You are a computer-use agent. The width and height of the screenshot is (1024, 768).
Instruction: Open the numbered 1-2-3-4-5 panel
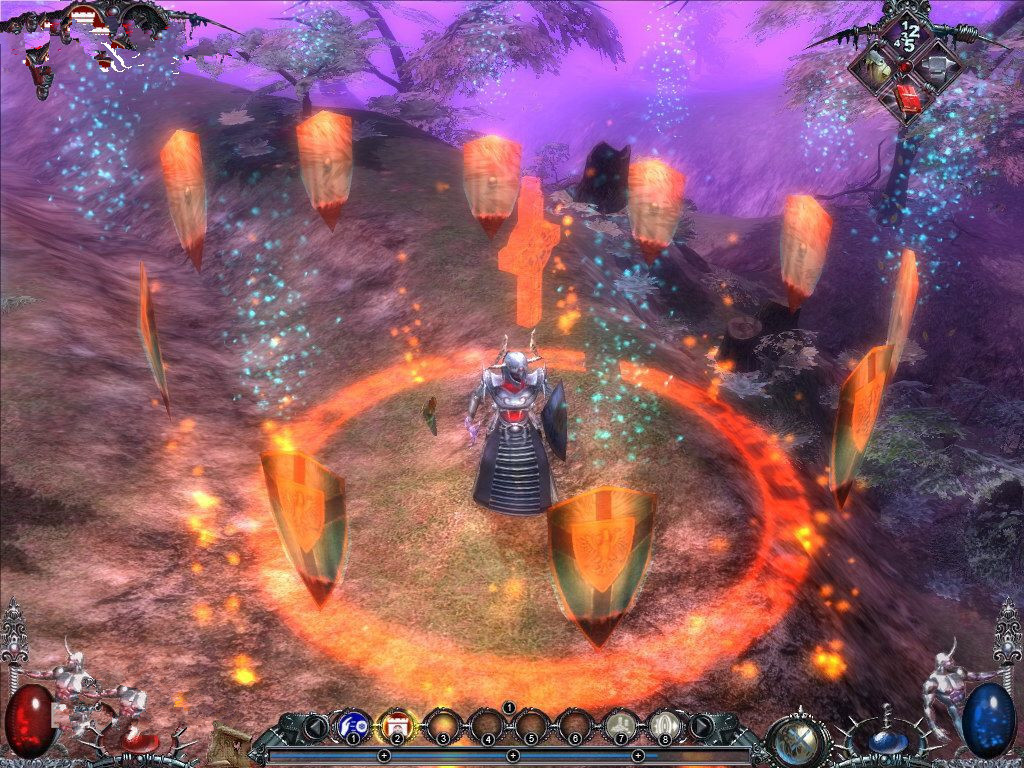[x=908, y=35]
